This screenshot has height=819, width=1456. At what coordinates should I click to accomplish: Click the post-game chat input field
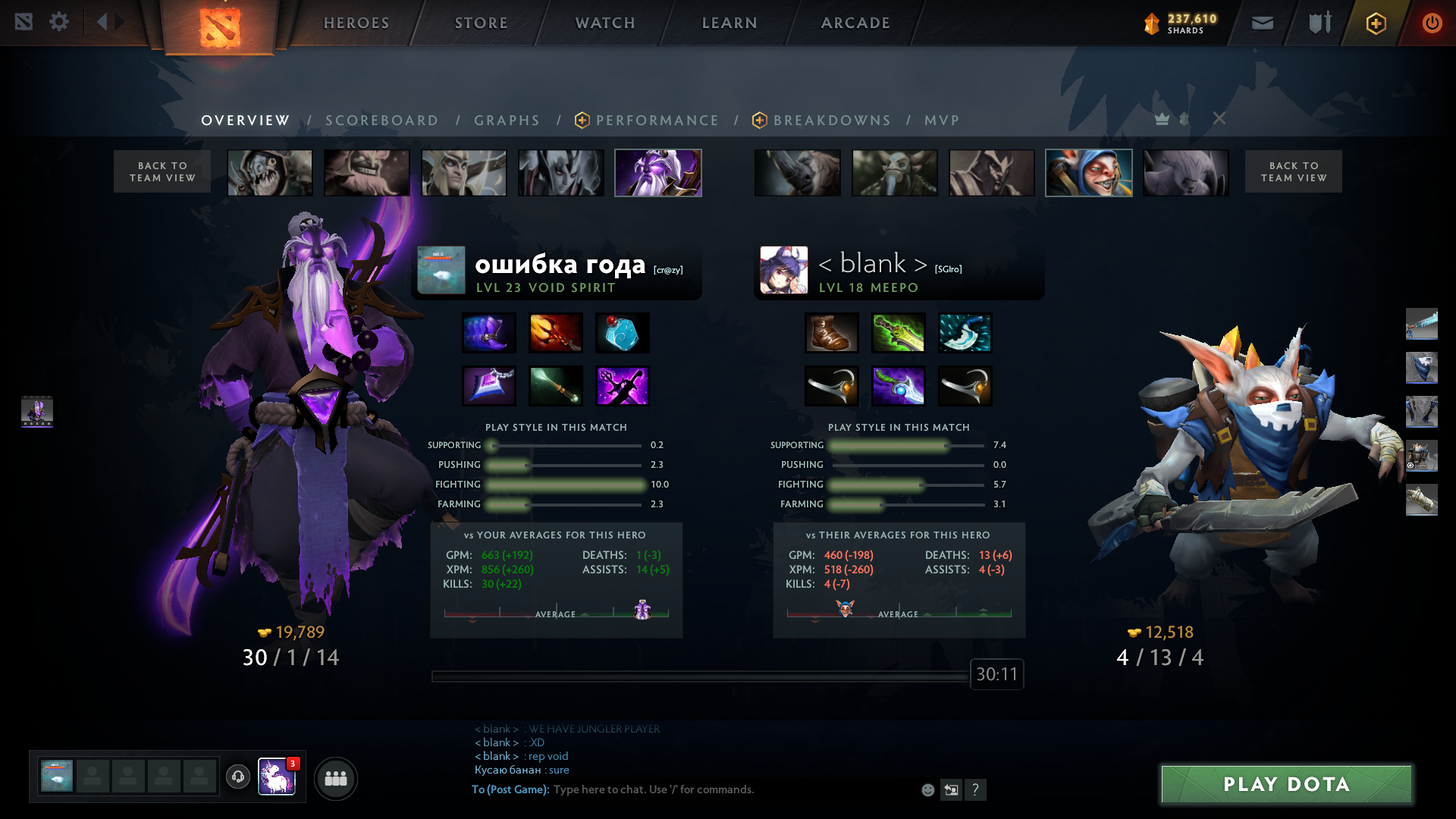pos(728,789)
